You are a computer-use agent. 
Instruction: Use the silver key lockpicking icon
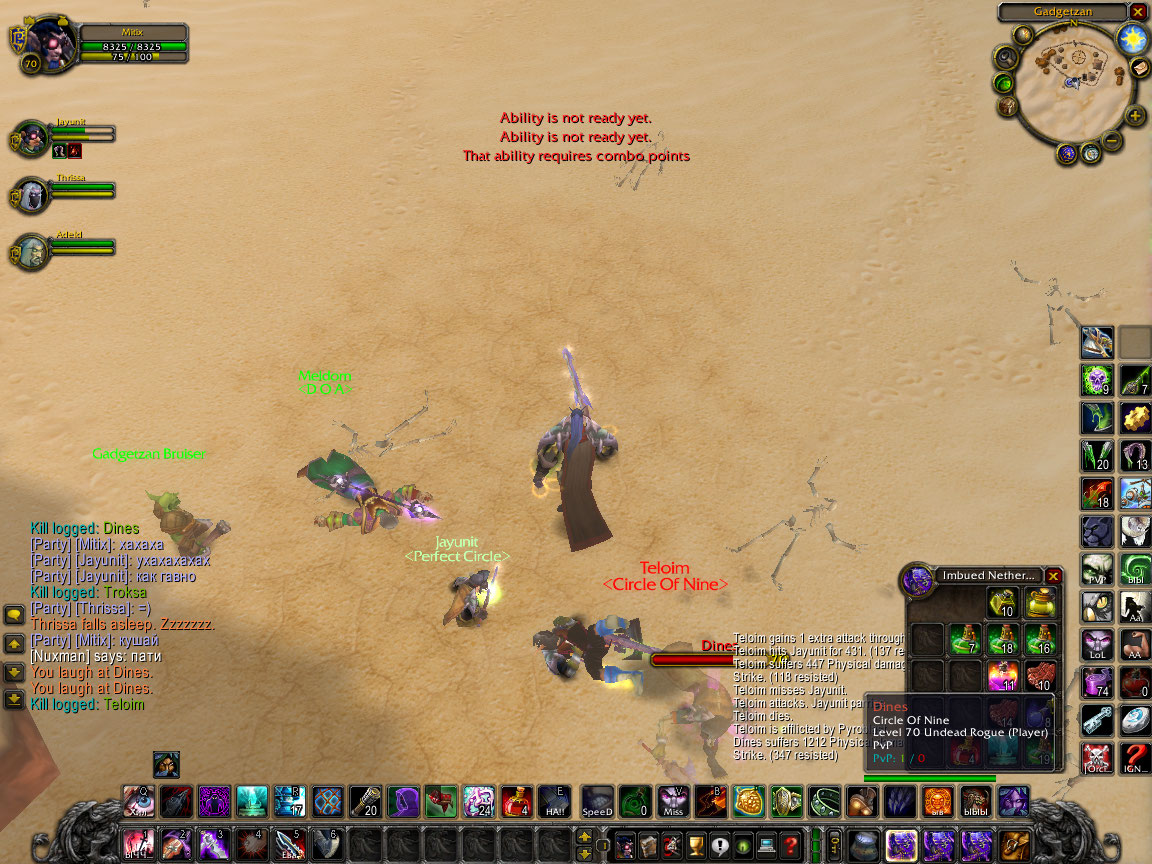pyautogui.click(x=1097, y=720)
